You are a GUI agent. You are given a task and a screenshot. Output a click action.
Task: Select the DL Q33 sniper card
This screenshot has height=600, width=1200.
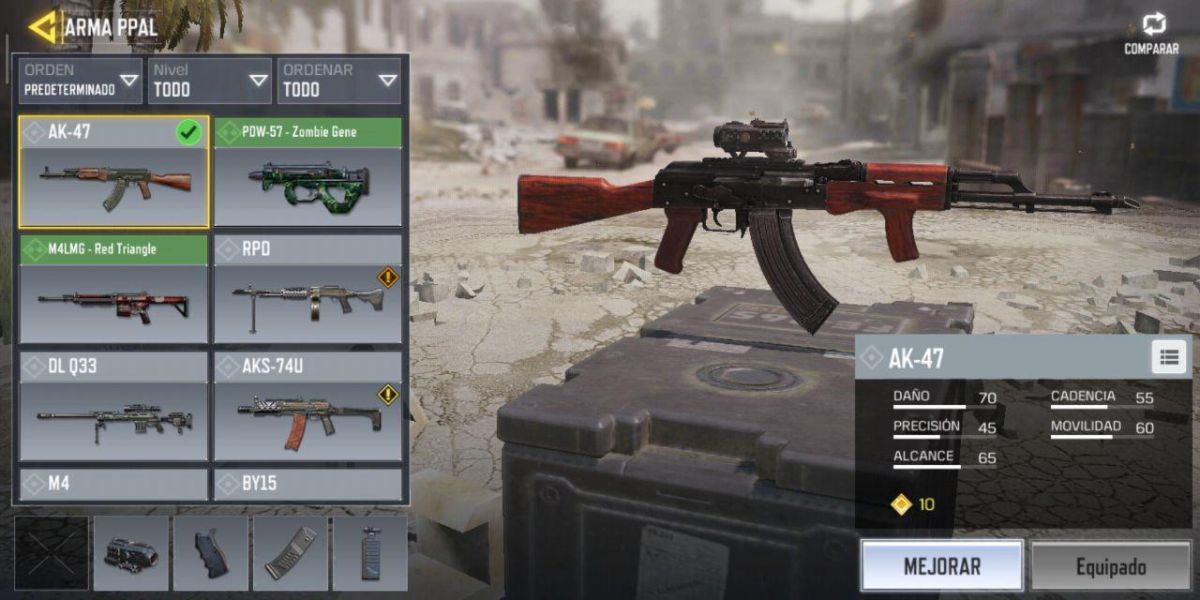114,406
